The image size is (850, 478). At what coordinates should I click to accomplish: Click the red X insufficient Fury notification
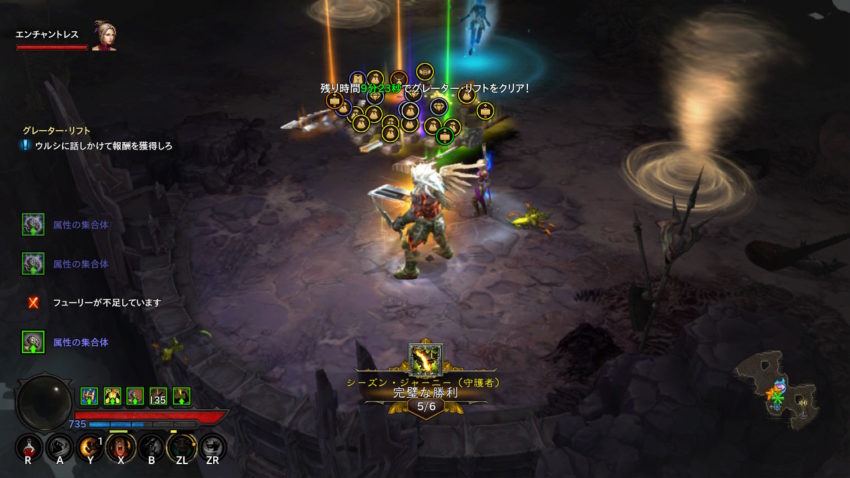[33, 302]
